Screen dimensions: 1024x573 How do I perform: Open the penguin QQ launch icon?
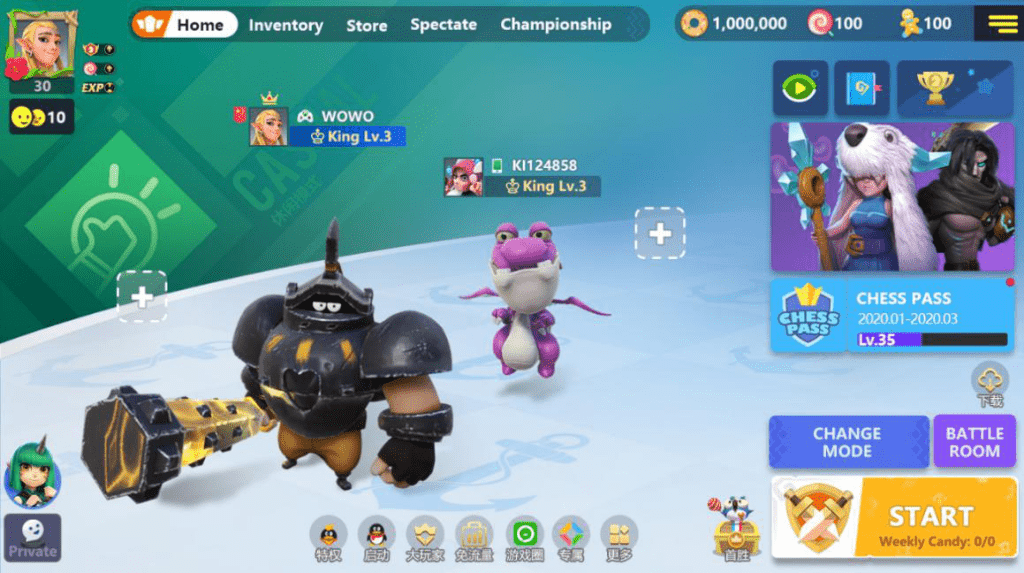pyautogui.click(x=376, y=537)
